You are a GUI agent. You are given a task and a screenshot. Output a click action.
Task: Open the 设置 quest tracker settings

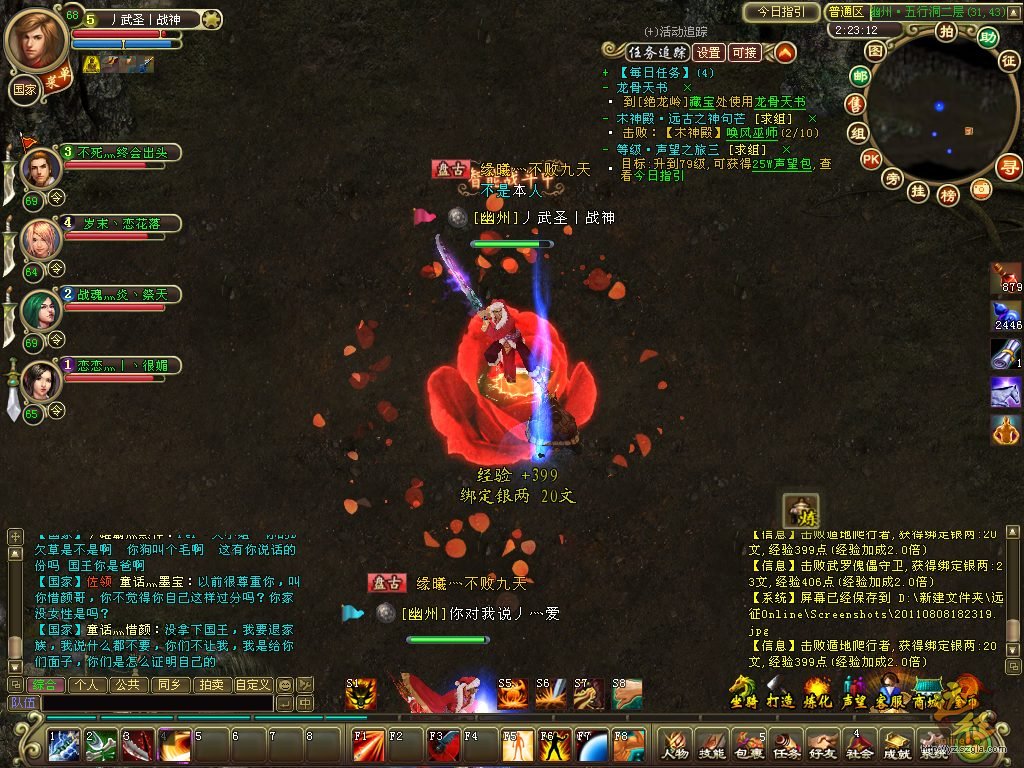[x=709, y=52]
